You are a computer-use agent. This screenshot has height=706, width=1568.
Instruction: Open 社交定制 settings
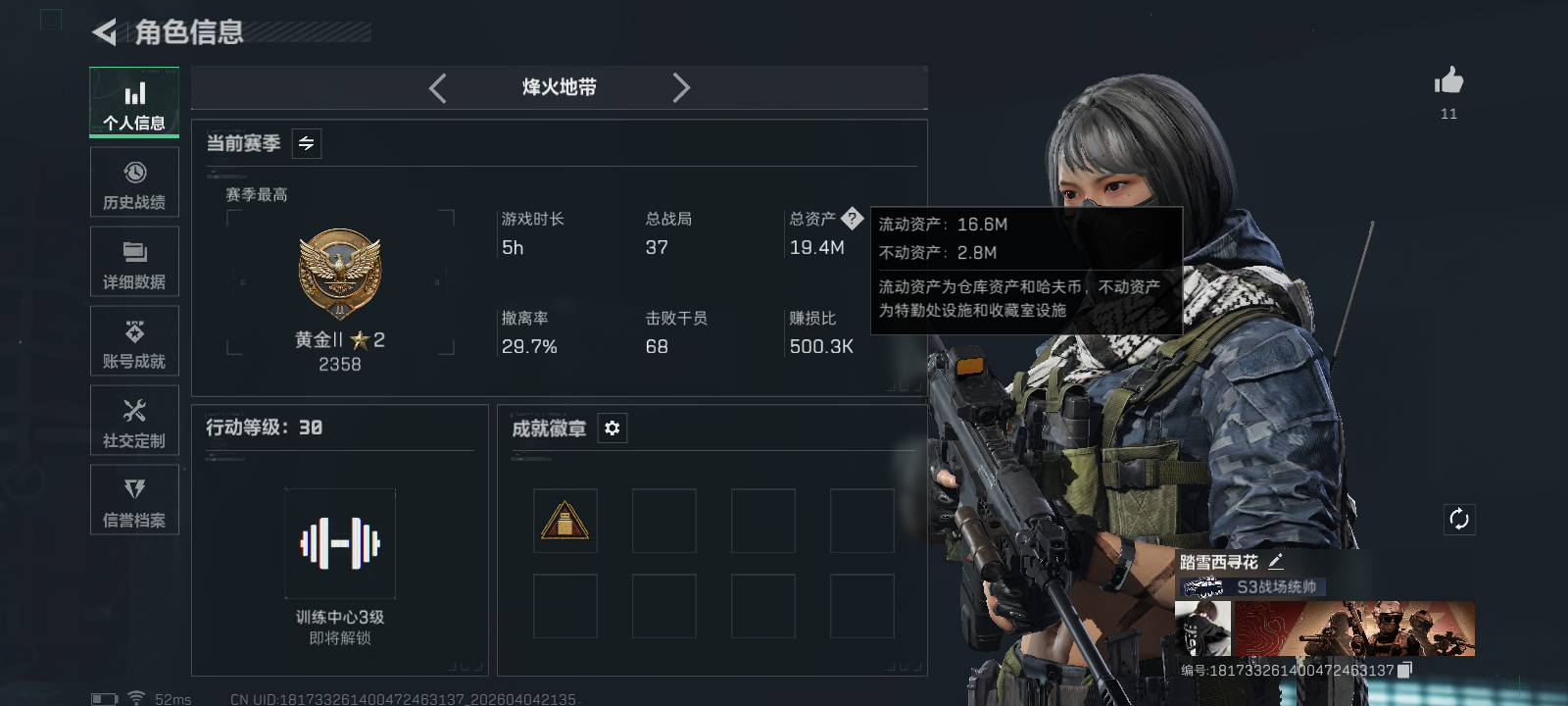(134, 421)
